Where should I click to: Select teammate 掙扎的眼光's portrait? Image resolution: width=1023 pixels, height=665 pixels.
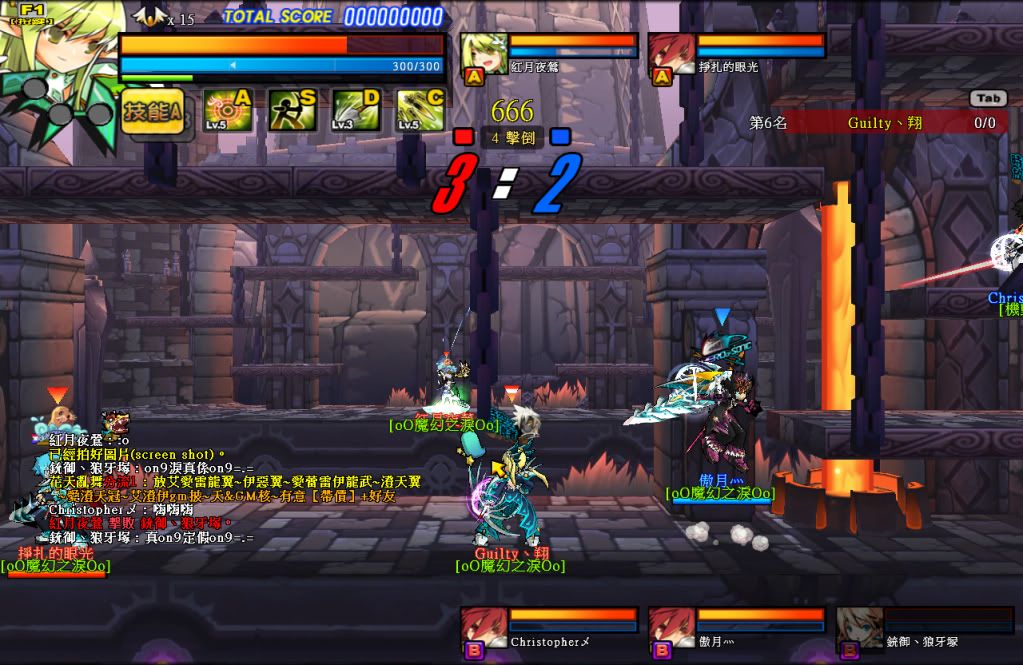[672, 55]
